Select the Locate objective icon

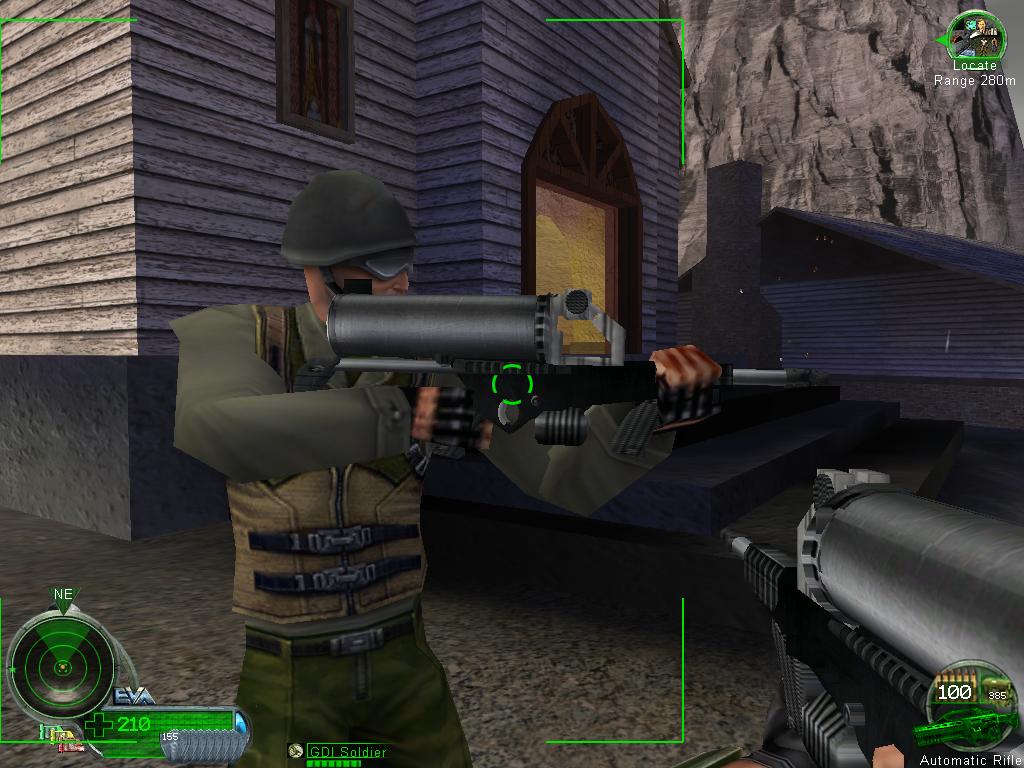971,37
